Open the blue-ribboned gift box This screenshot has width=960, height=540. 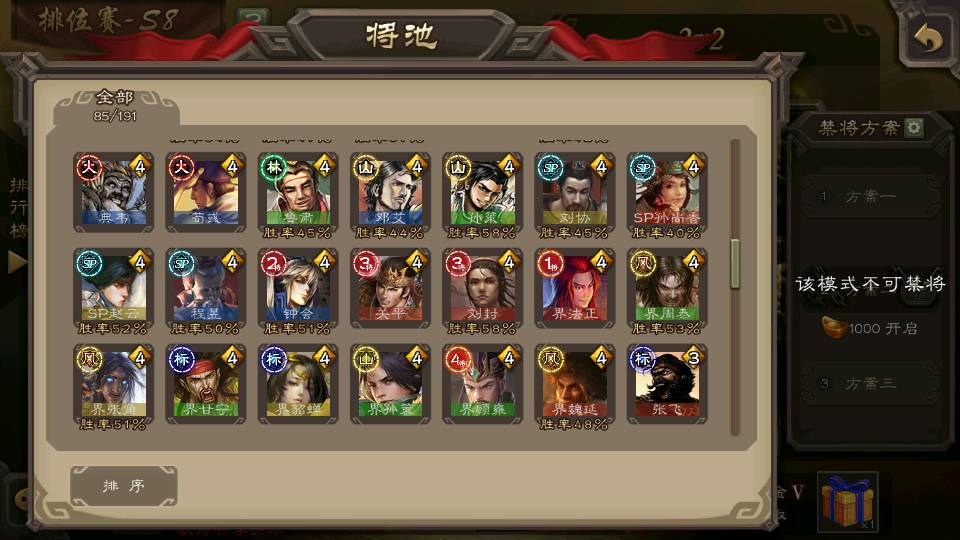[x=847, y=501]
